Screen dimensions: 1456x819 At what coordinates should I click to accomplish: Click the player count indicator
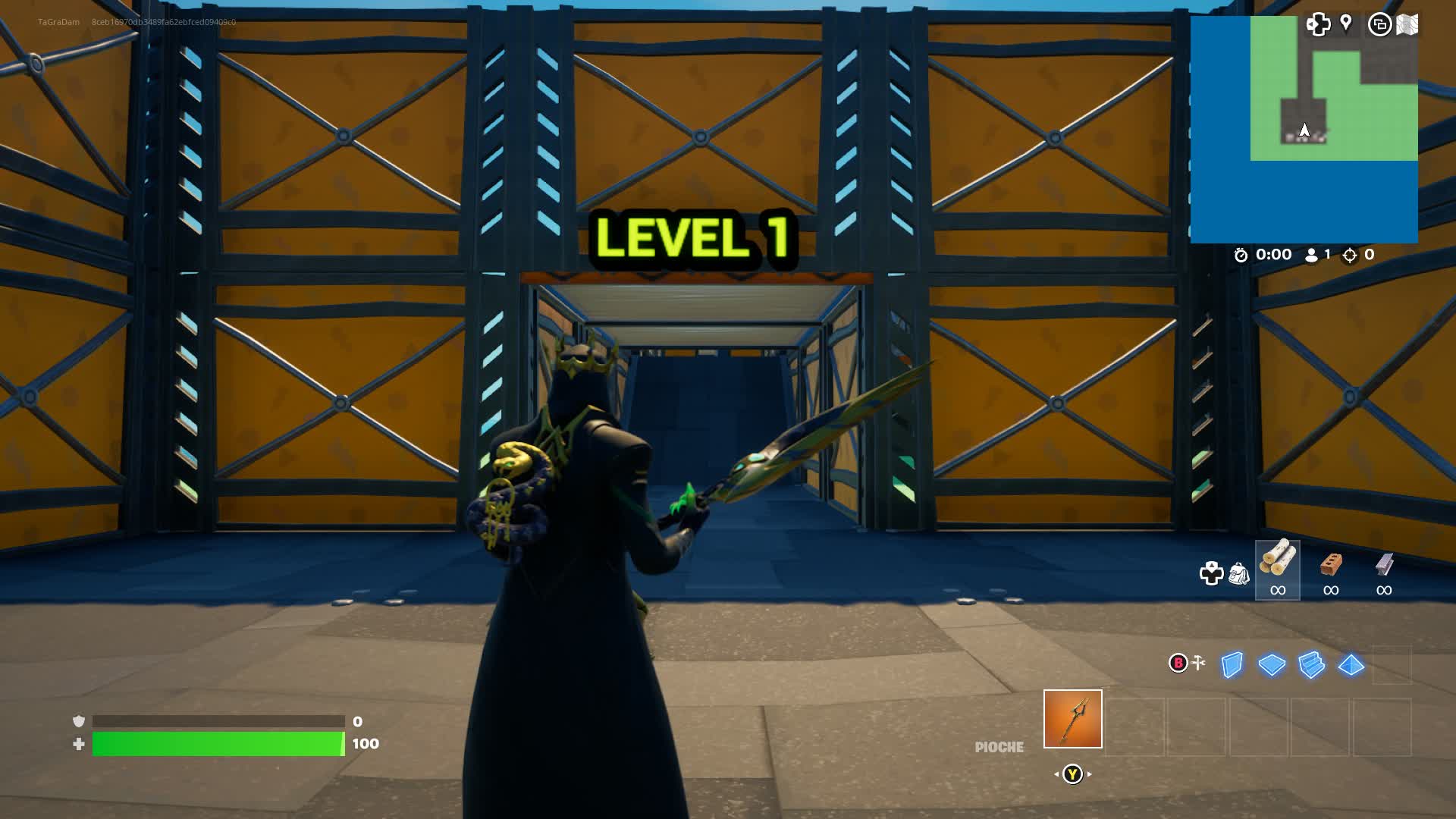point(1320,255)
